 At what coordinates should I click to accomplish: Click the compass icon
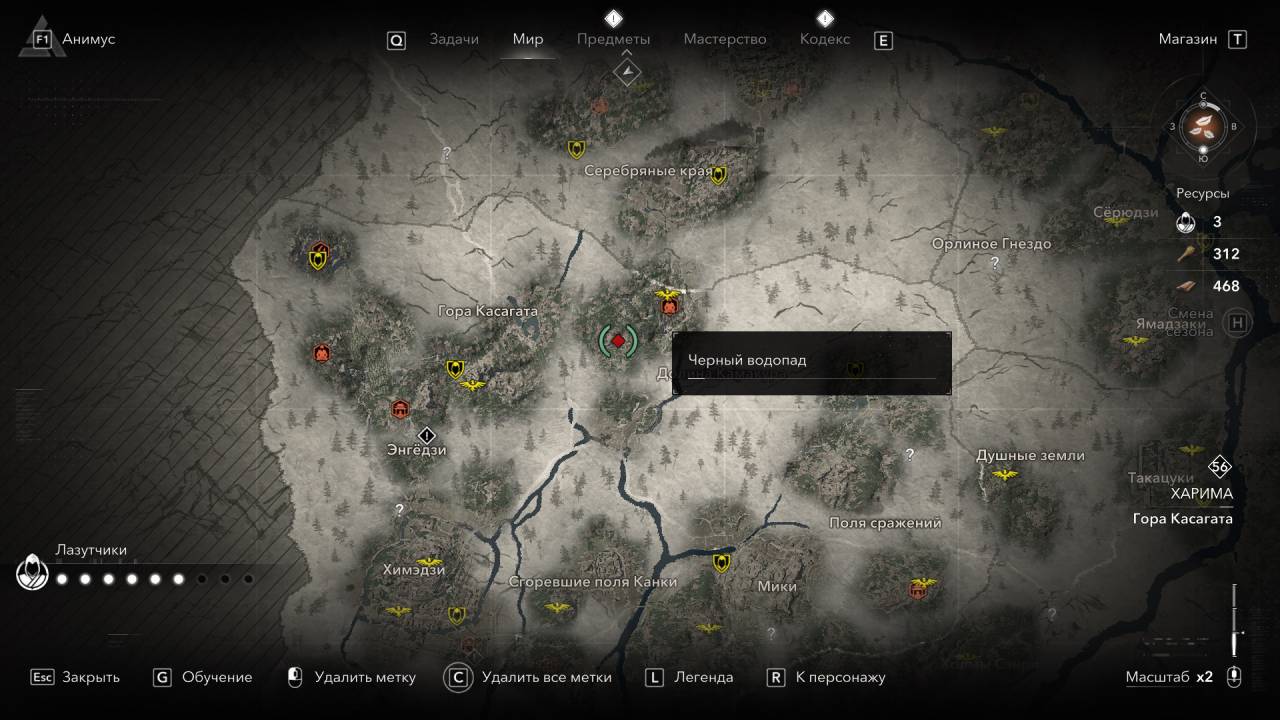1204,126
